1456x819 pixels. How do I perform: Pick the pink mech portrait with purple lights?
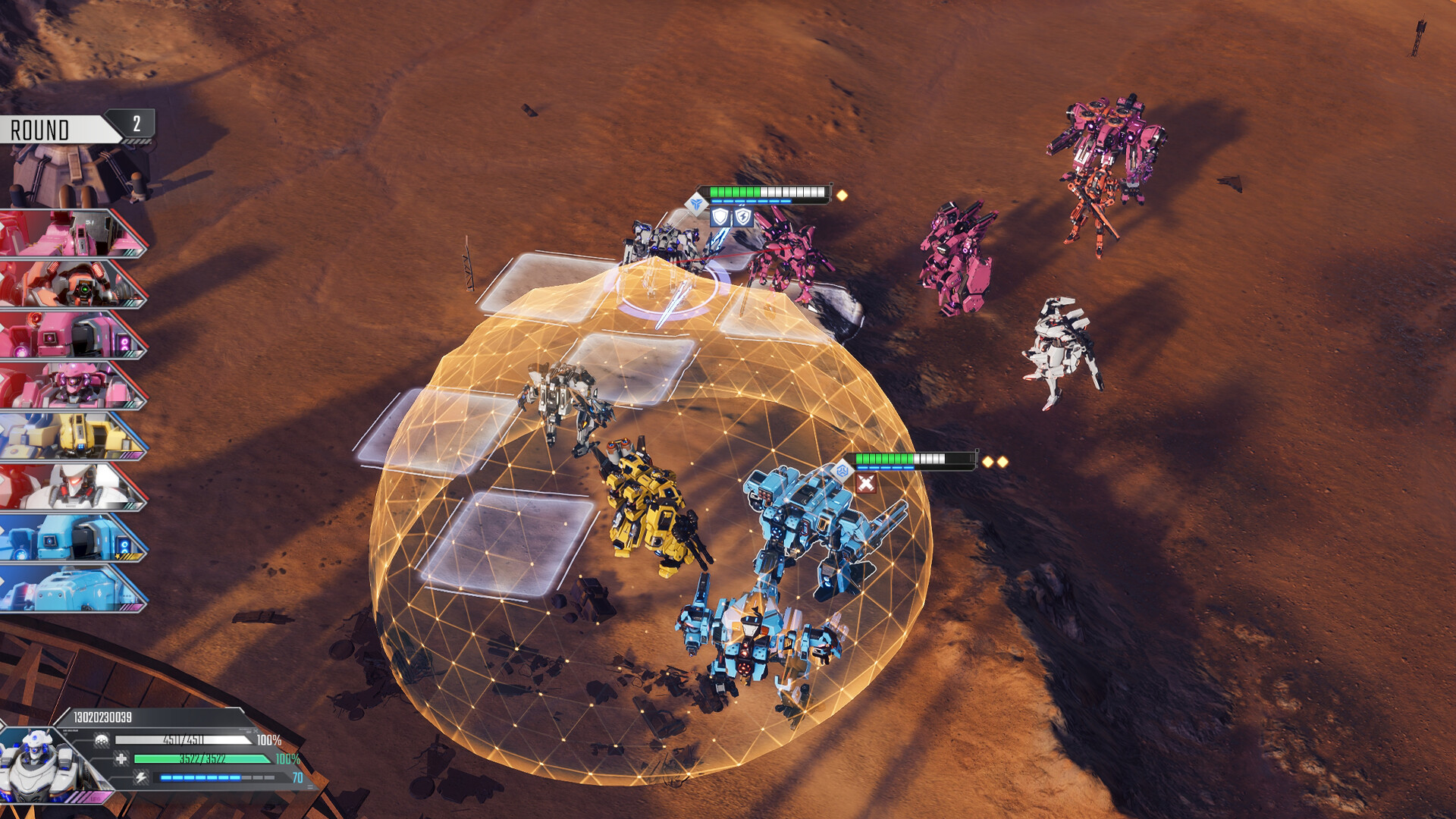(x=72, y=335)
